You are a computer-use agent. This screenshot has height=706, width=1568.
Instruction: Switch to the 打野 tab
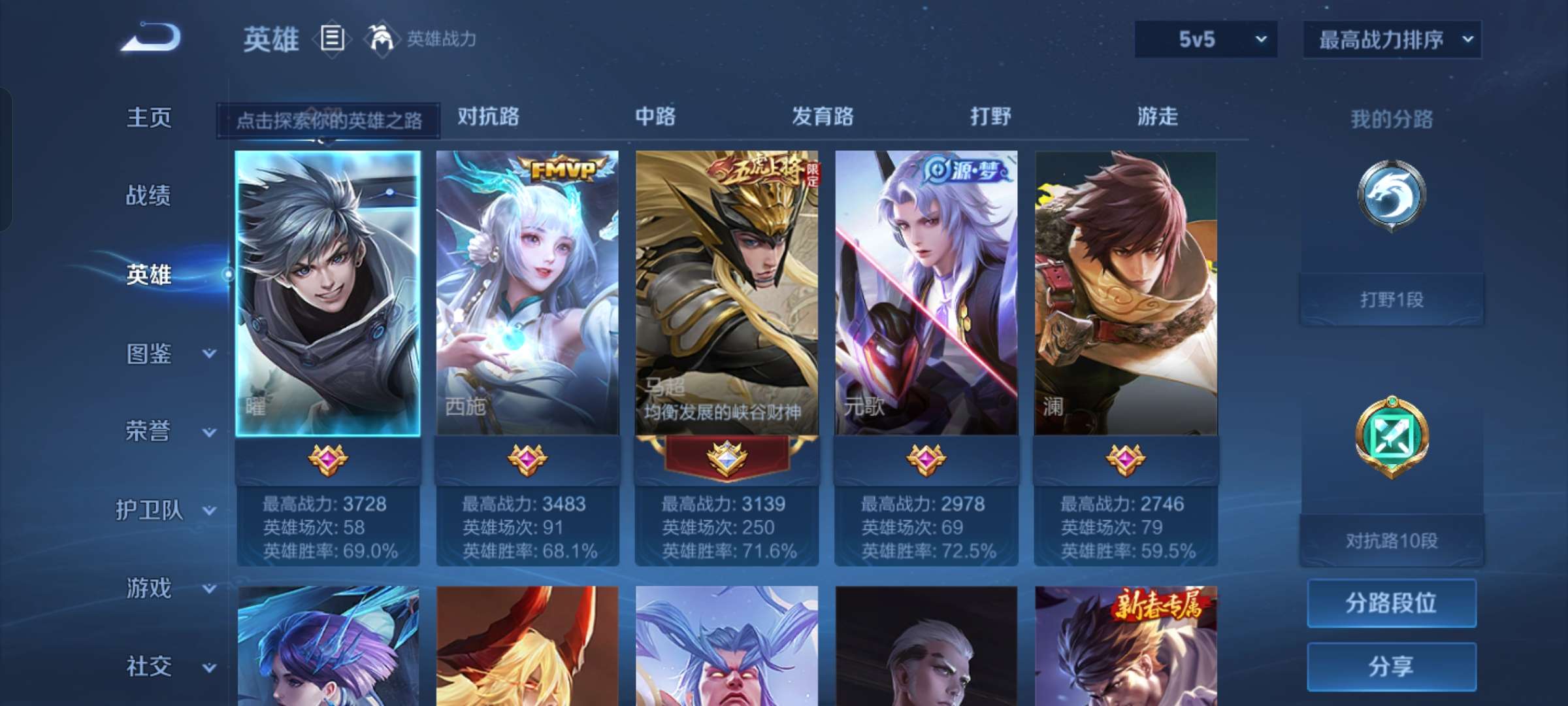988,116
